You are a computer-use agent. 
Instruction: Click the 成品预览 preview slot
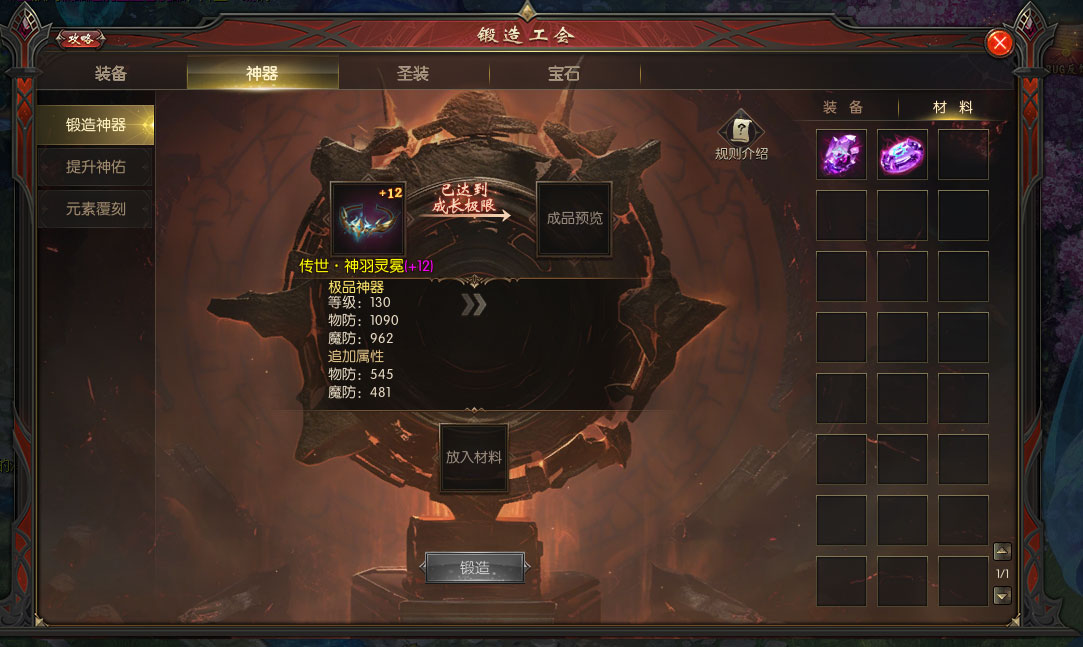pos(574,218)
